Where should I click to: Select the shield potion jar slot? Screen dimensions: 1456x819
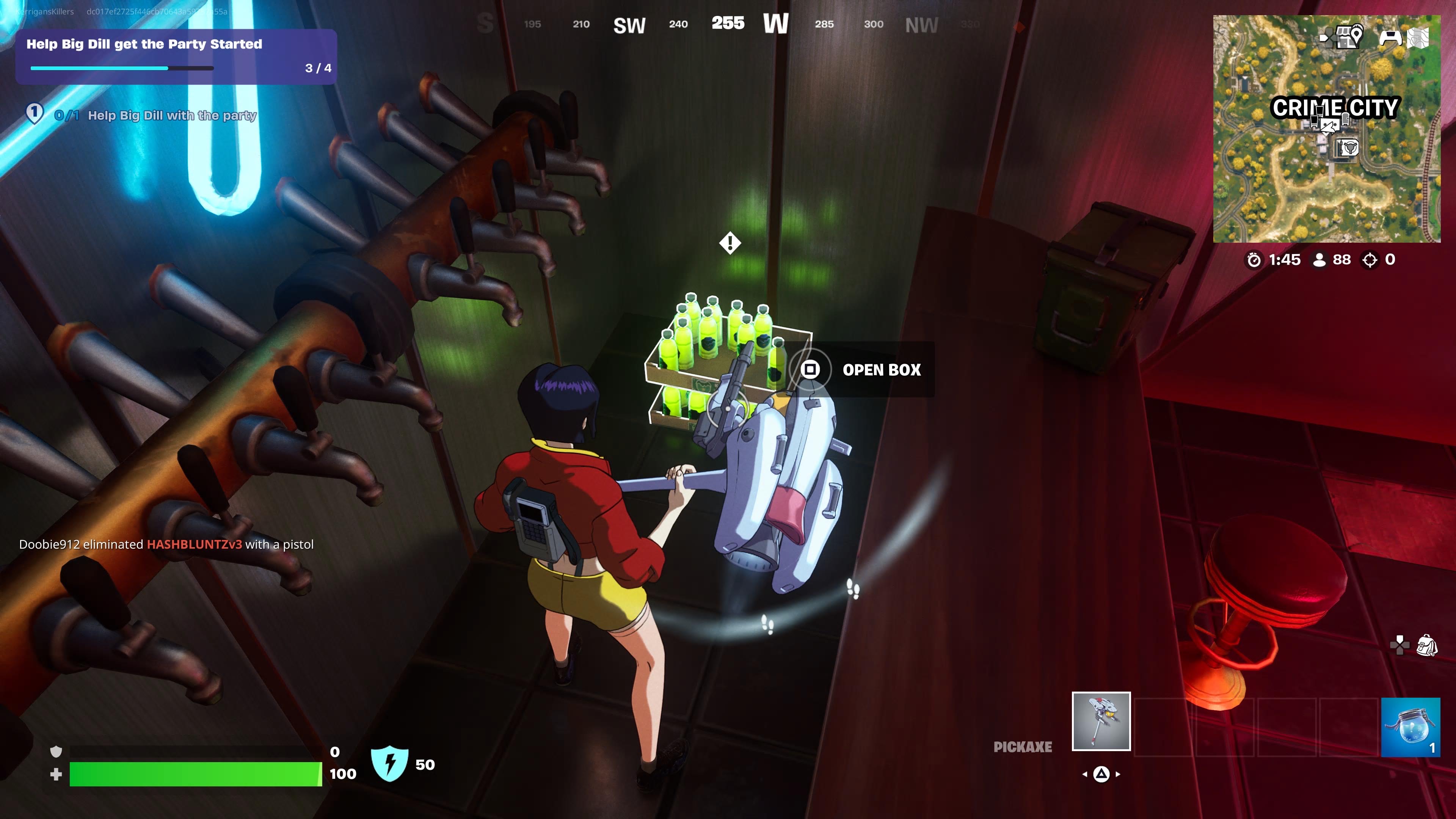tap(1410, 727)
